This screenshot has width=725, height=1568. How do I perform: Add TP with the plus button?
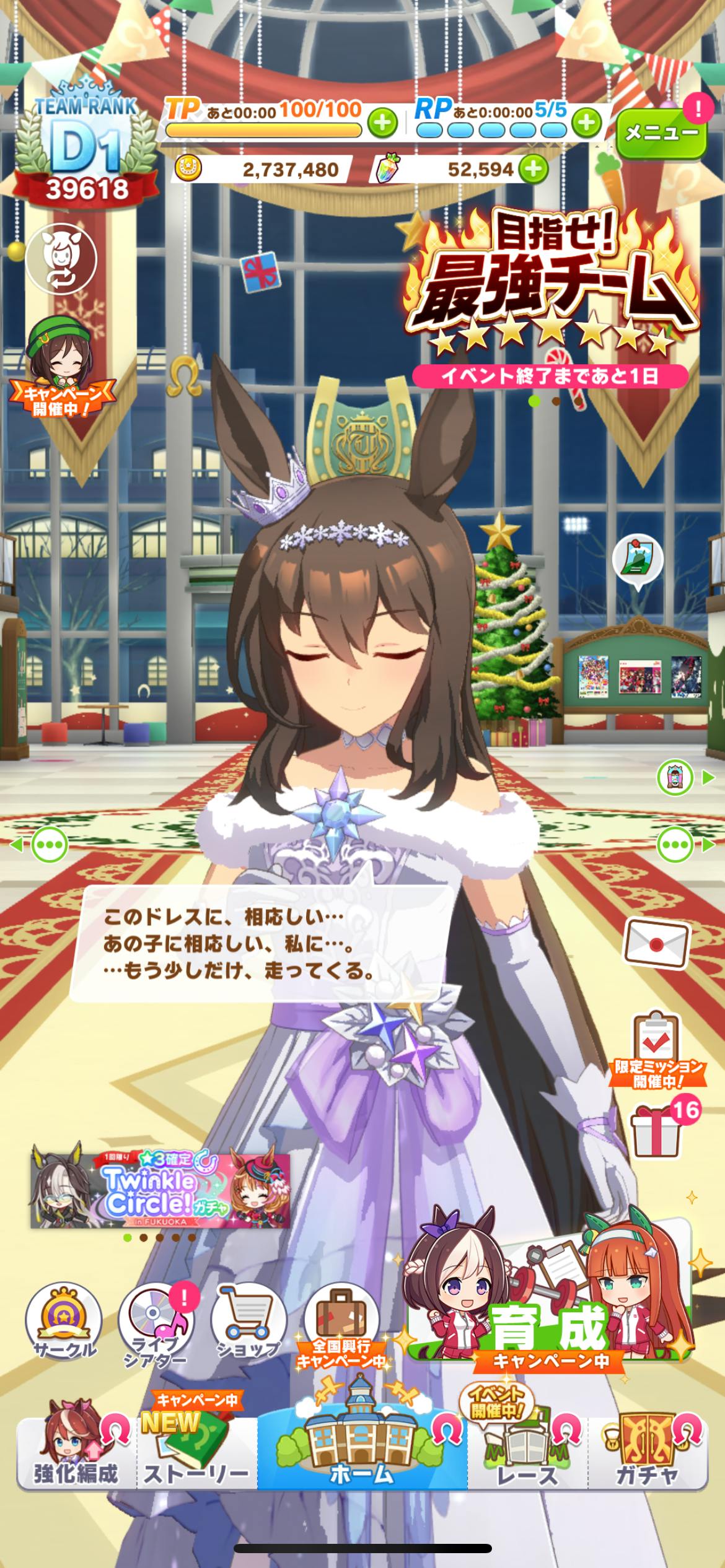click(x=382, y=123)
